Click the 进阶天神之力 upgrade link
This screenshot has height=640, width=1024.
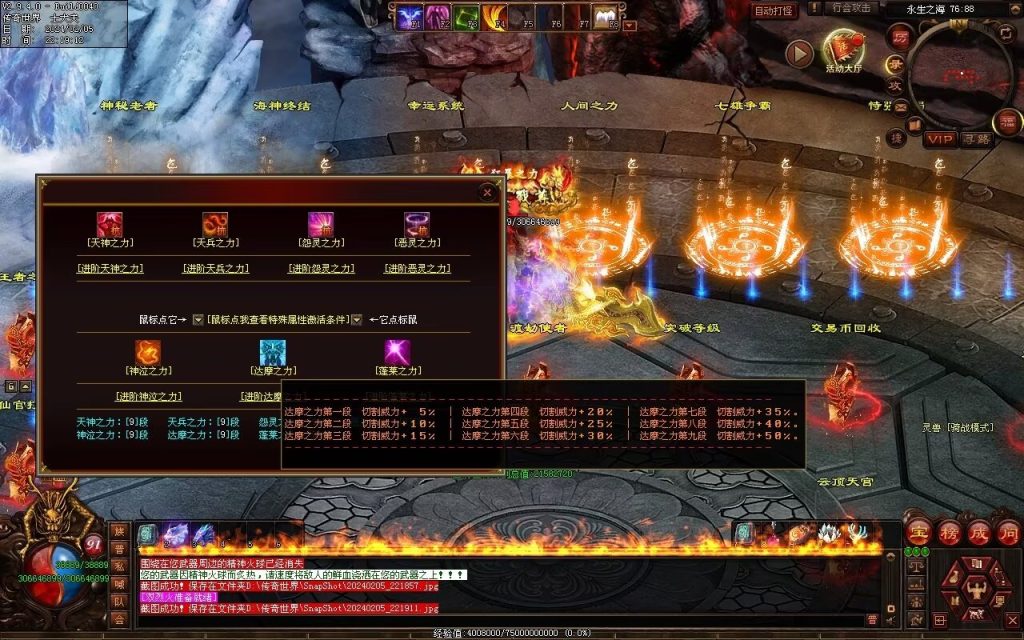110,268
